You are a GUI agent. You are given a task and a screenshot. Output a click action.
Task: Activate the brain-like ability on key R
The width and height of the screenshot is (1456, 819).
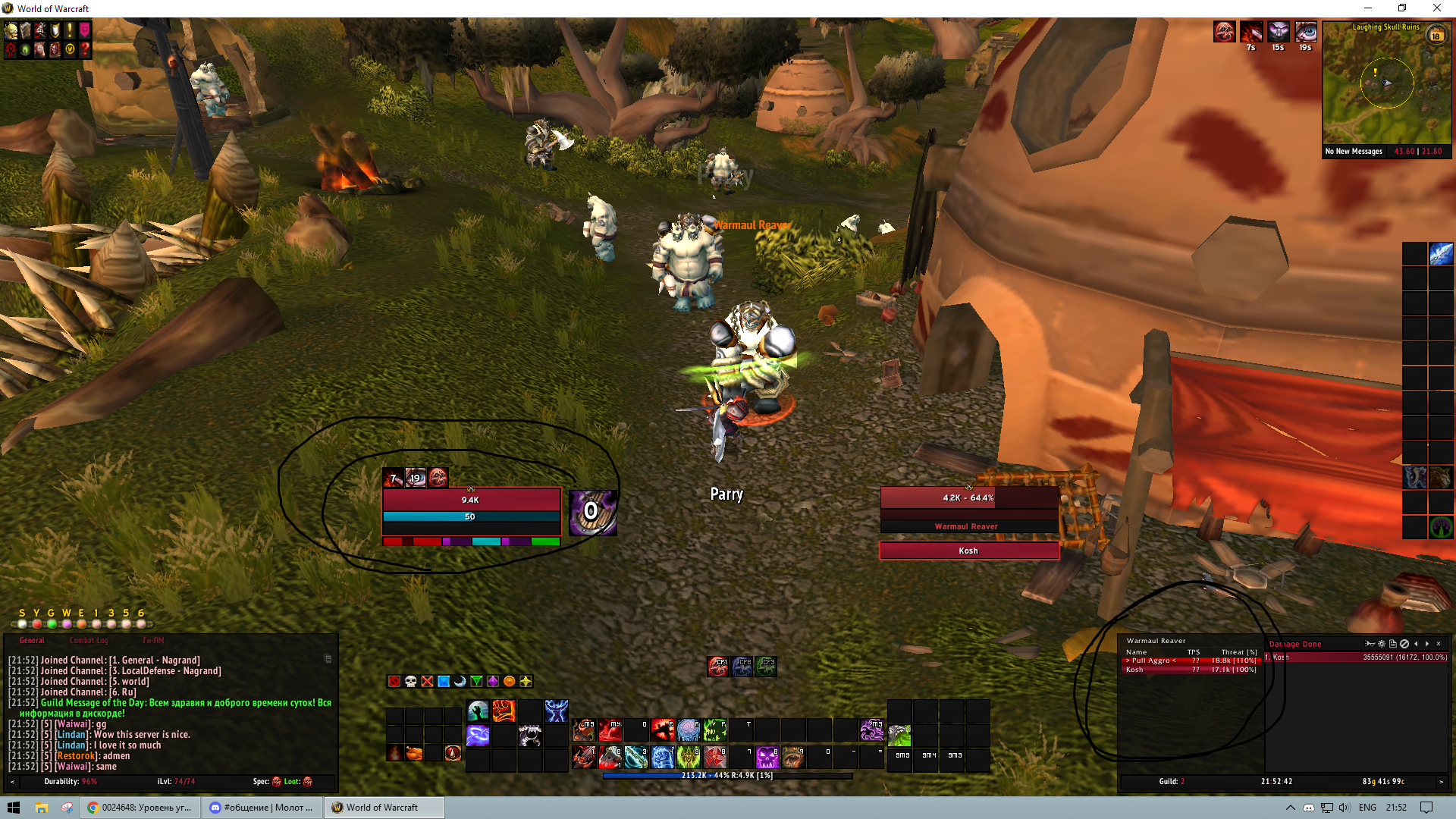(x=689, y=730)
